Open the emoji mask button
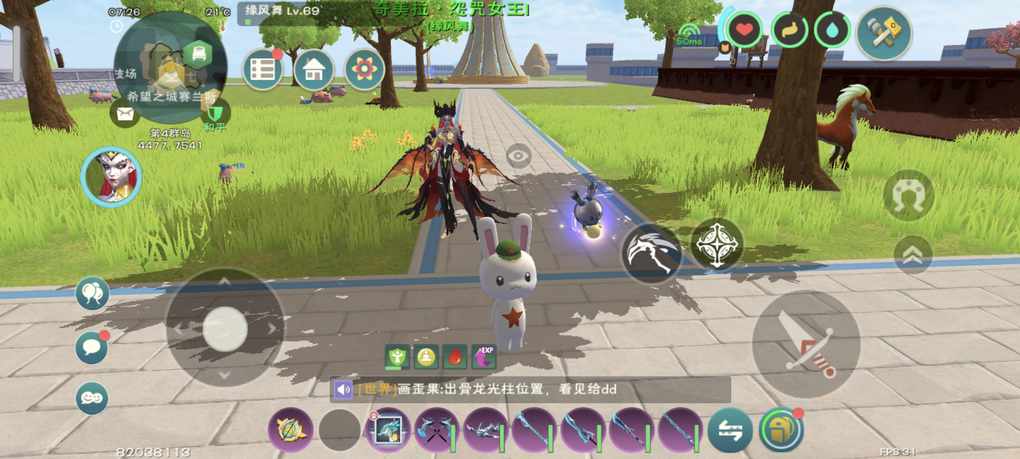Image resolution: width=1020 pixels, height=459 pixels. point(92,398)
